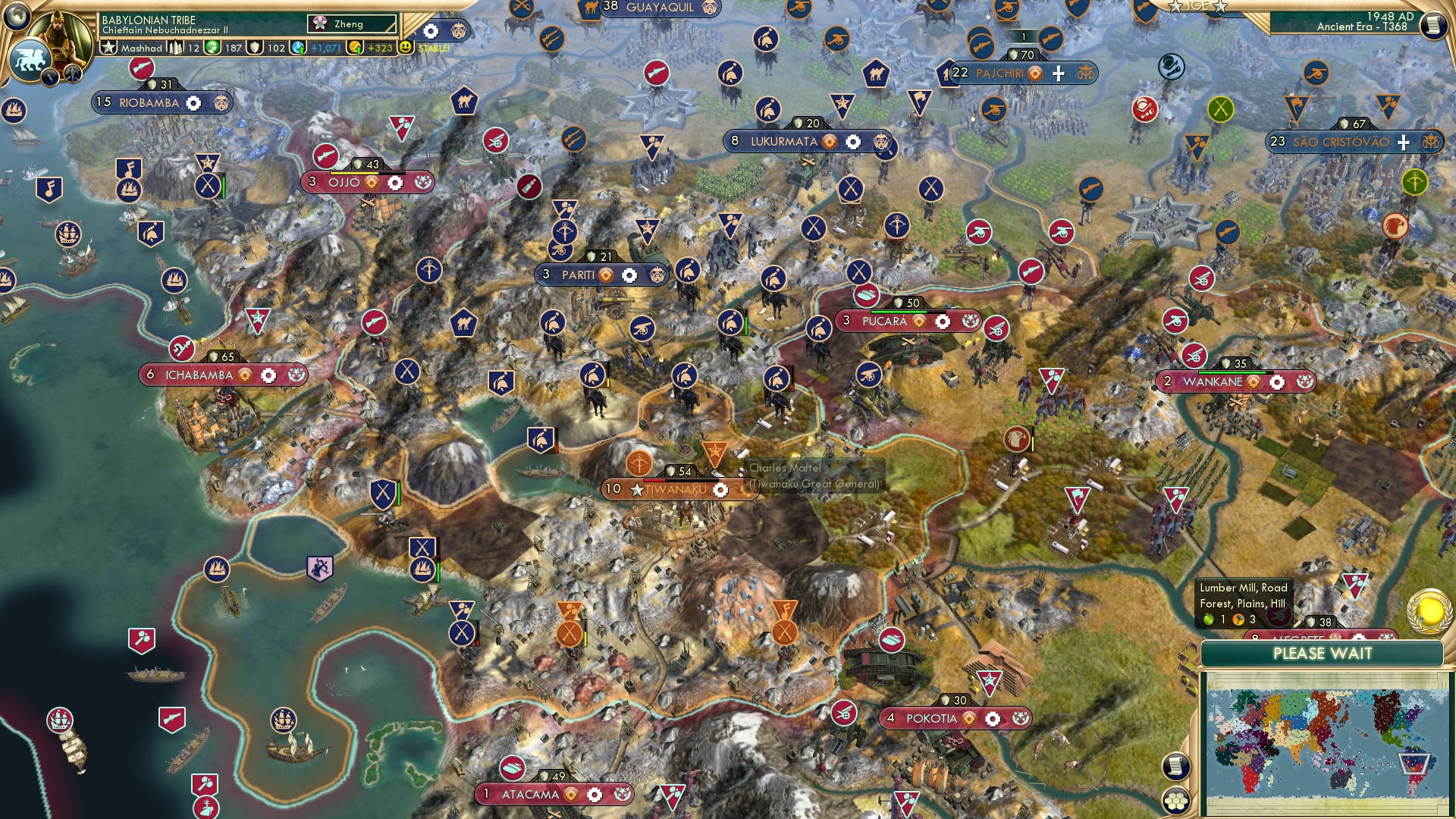The height and width of the screenshot is (819, 1456).
Task: Open the IGE in-game editor button
Action: [x=1197, y=6]
